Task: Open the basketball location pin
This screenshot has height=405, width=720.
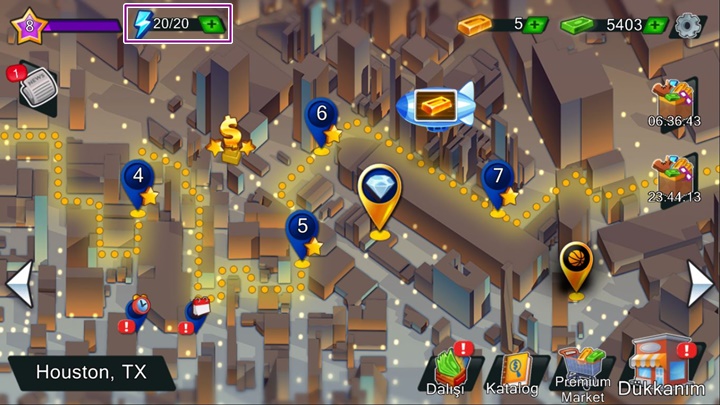Action: coord(575,262)
